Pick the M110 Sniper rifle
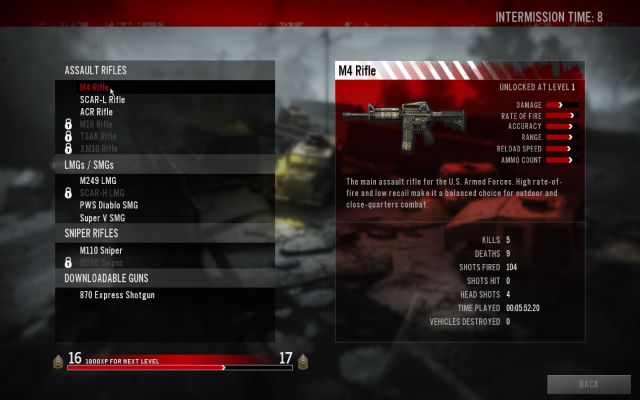 [x=101, y=250]
